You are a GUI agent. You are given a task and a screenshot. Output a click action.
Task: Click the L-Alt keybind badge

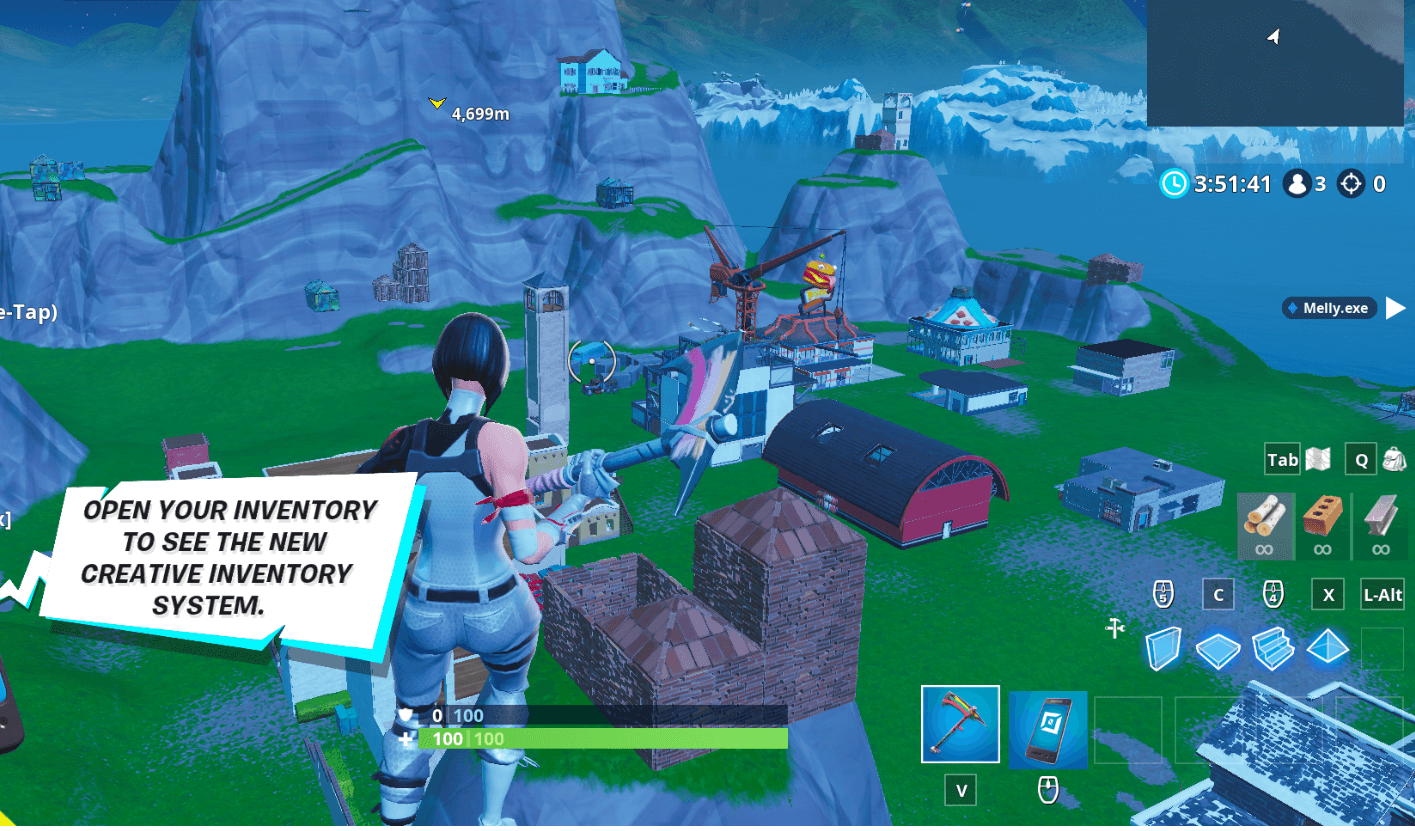[x=1381, y=594]
